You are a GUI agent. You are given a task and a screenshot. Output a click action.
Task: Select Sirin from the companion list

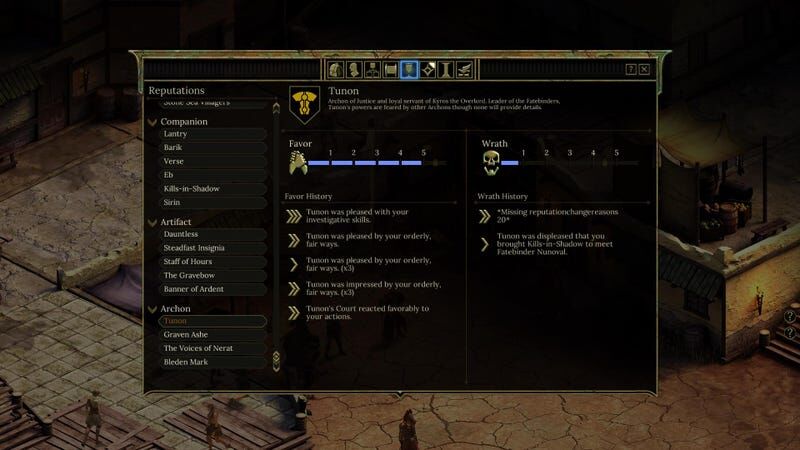[172, 202]
